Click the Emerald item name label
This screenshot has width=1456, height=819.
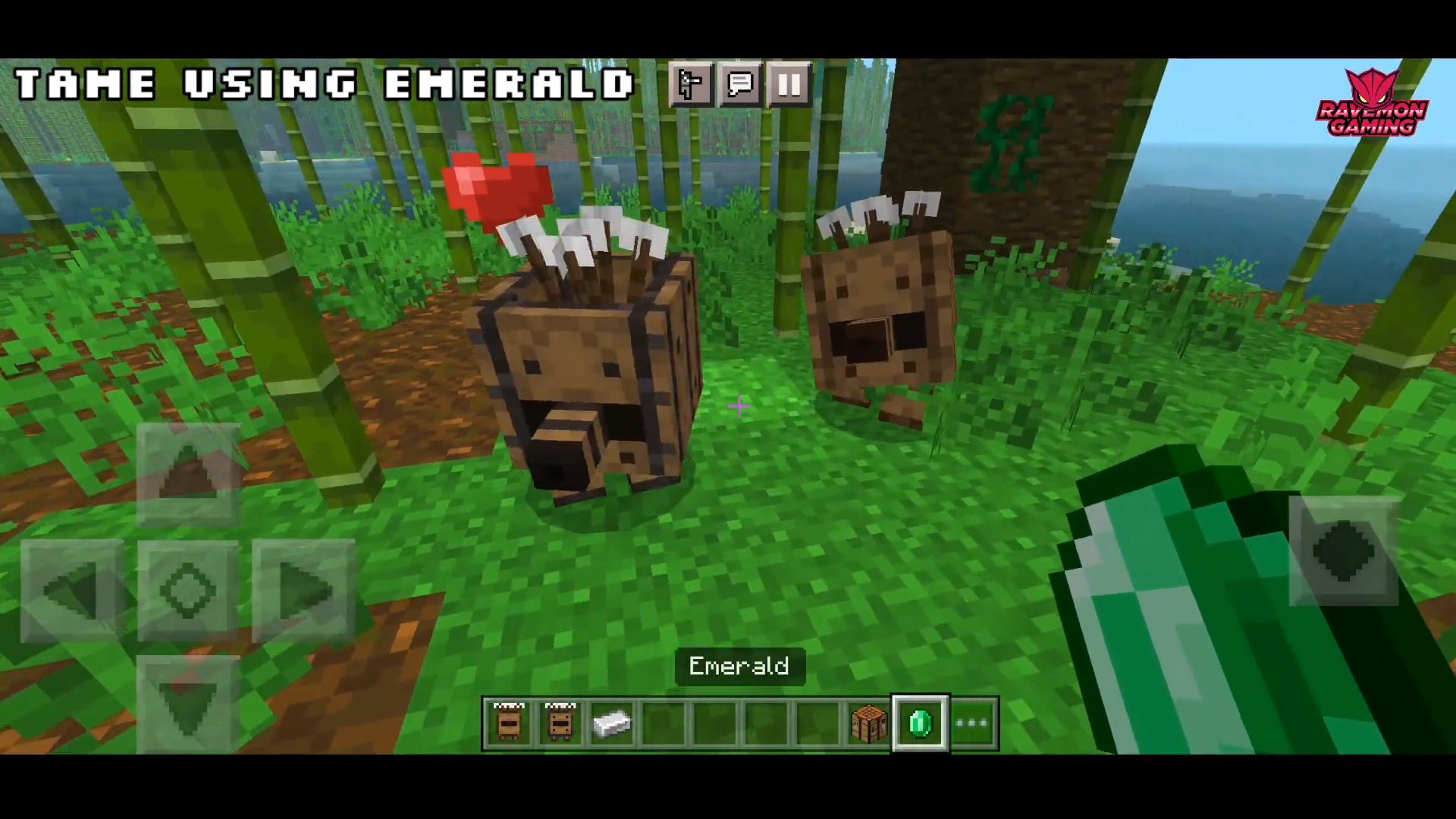click(x=739, y=667)
